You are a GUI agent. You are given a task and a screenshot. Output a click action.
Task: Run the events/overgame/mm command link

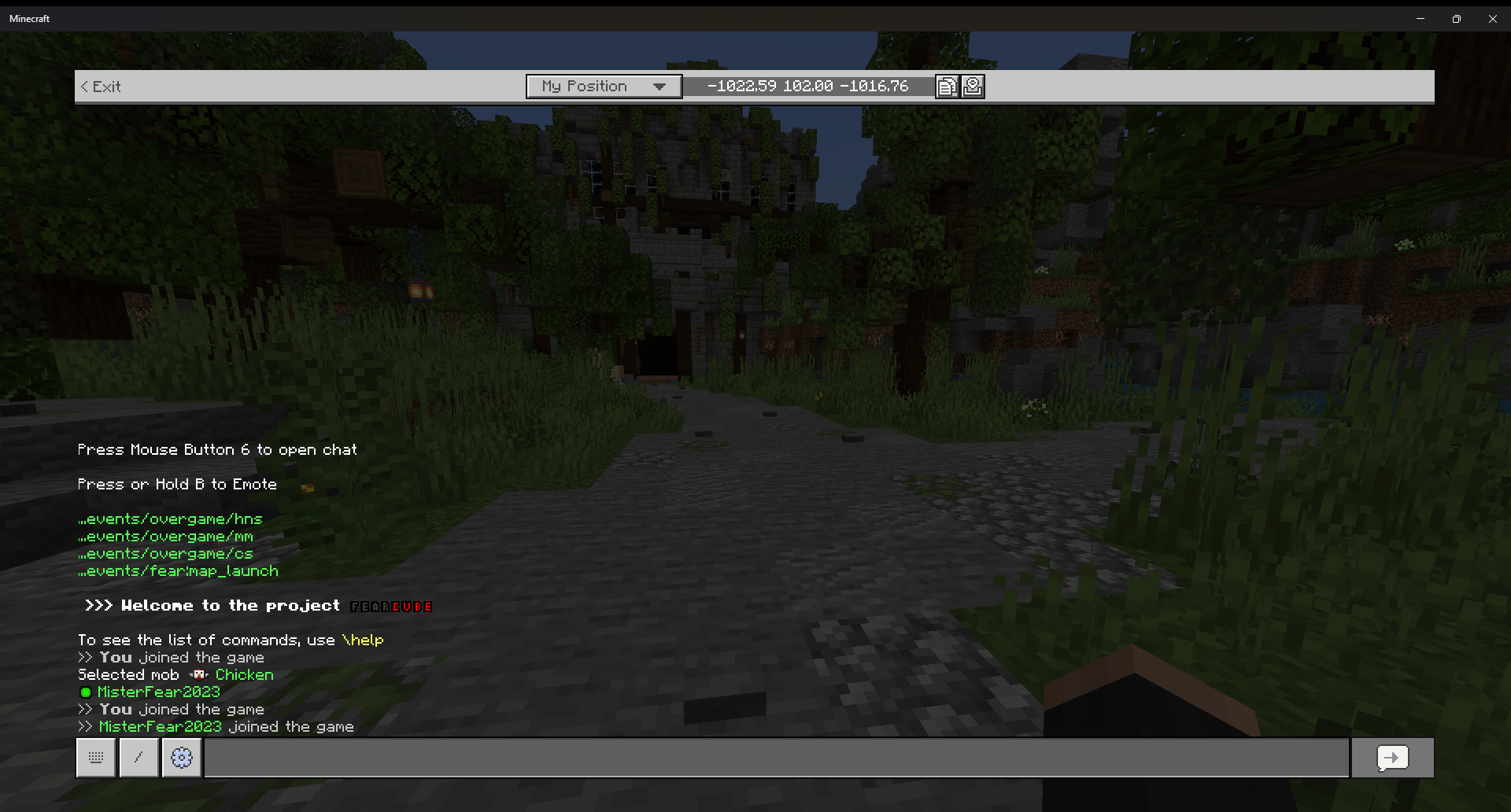(165, 536)
